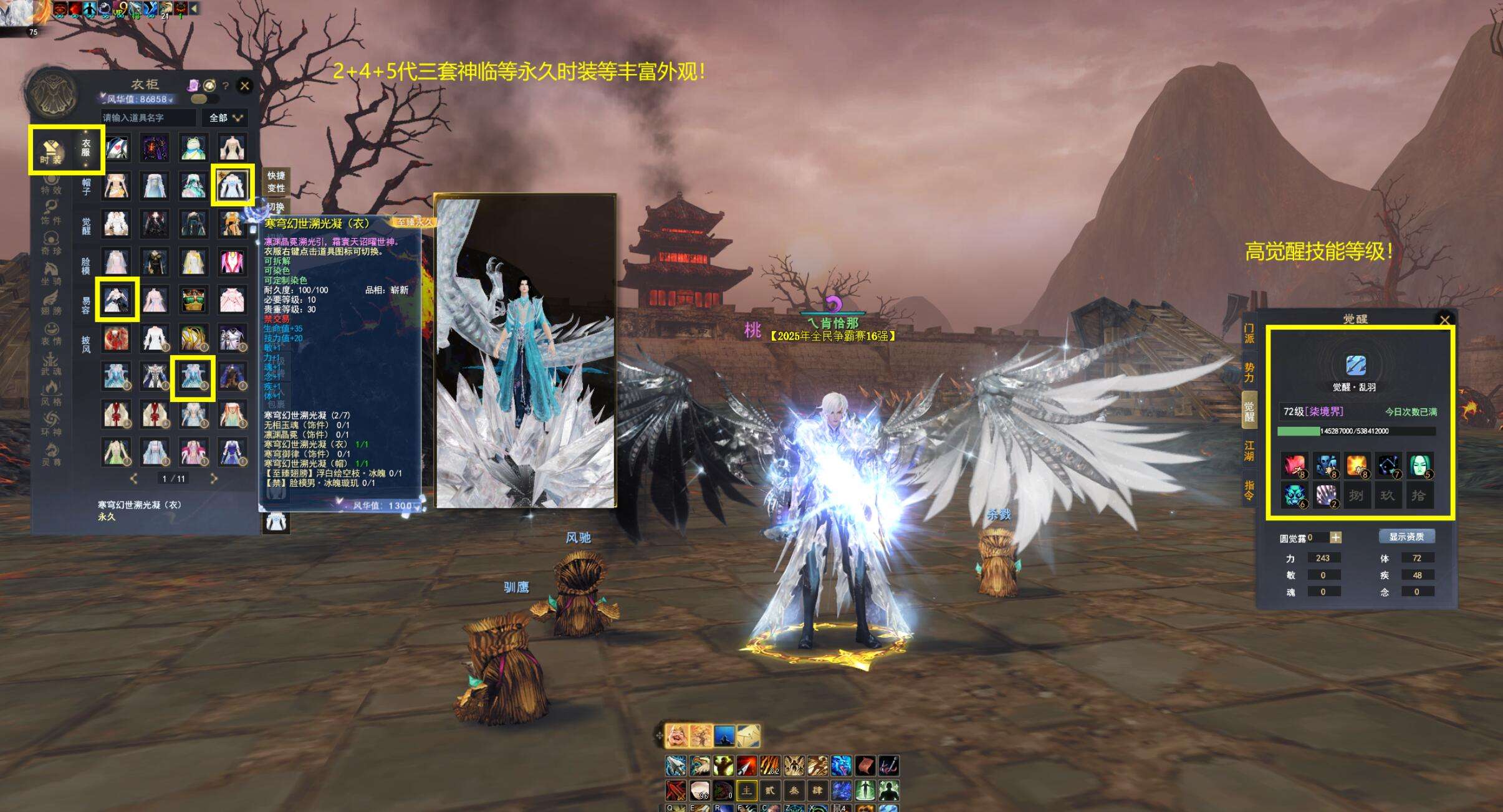Switch to the 门派 sect tab
Screen dimensions: 1503x812
click(1249, 333)
